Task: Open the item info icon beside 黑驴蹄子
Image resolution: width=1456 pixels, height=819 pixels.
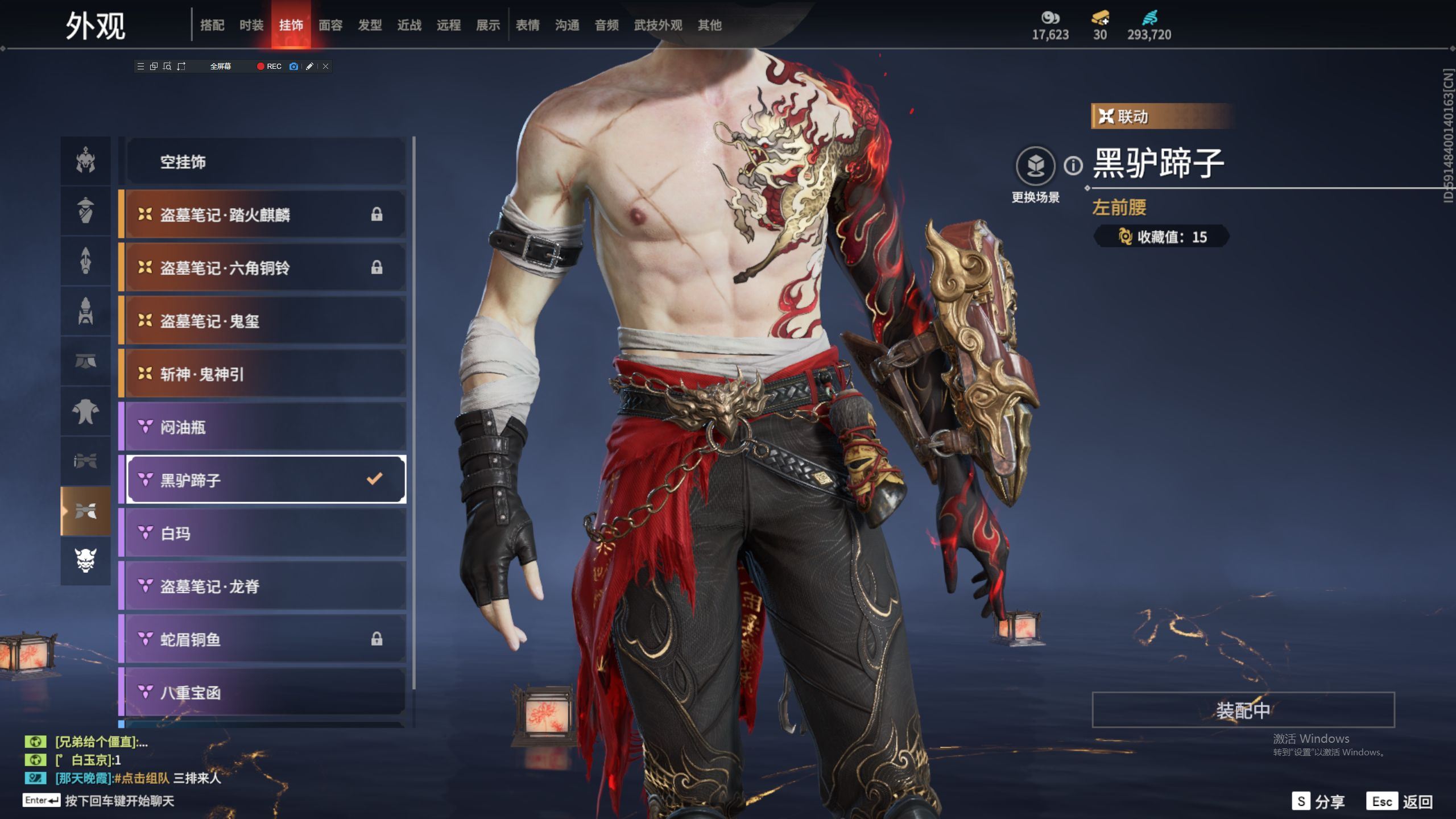Action: click(1073, 166)
